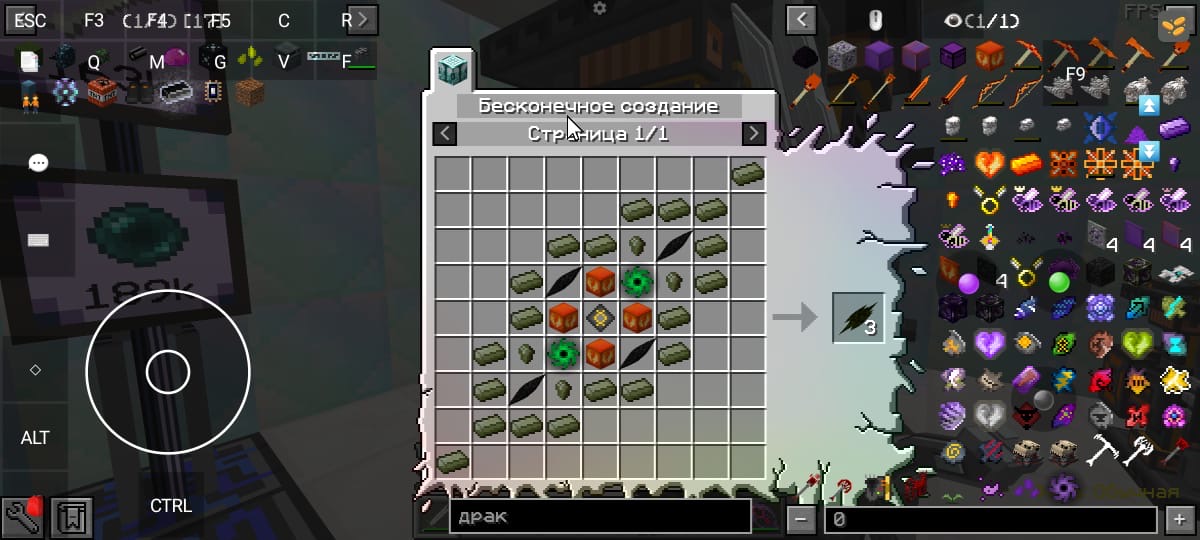Screen dimensions: 1200x540
Task: Click the recipe output slot showing 3
Action: click(x=858, y=318)
